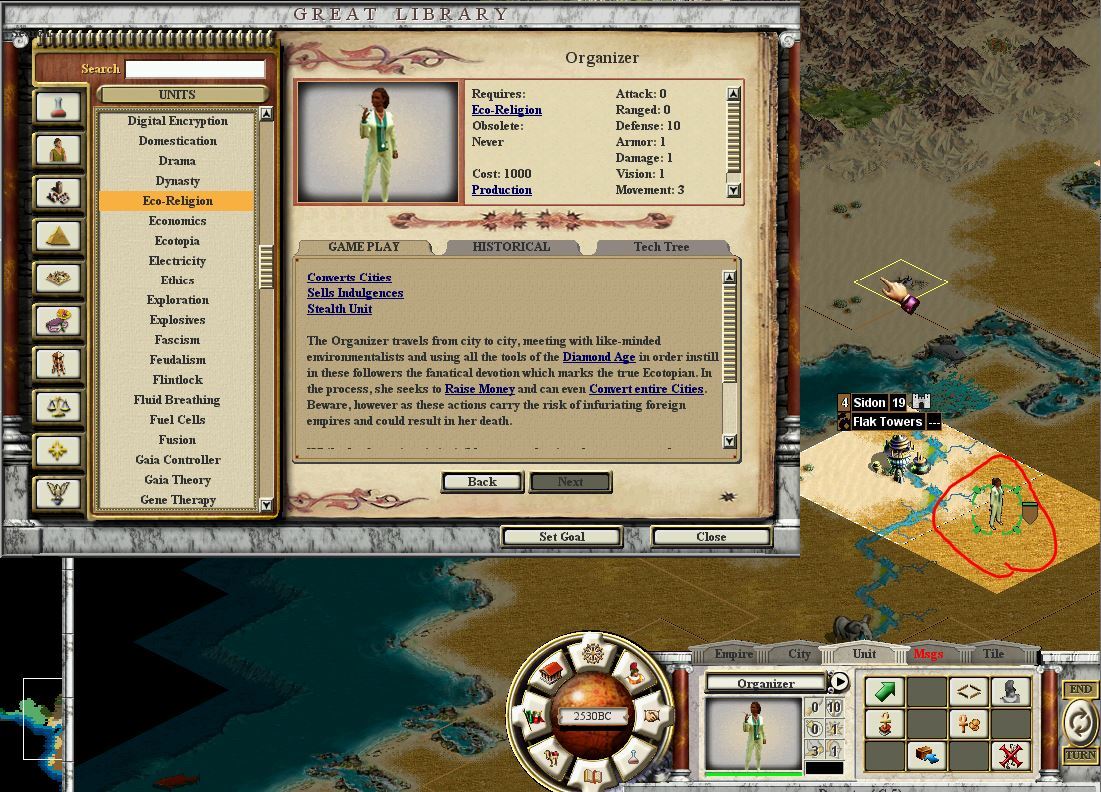The image size is (1101, 792).
Task: Click the green arrow move order
Action: point(885,691)
